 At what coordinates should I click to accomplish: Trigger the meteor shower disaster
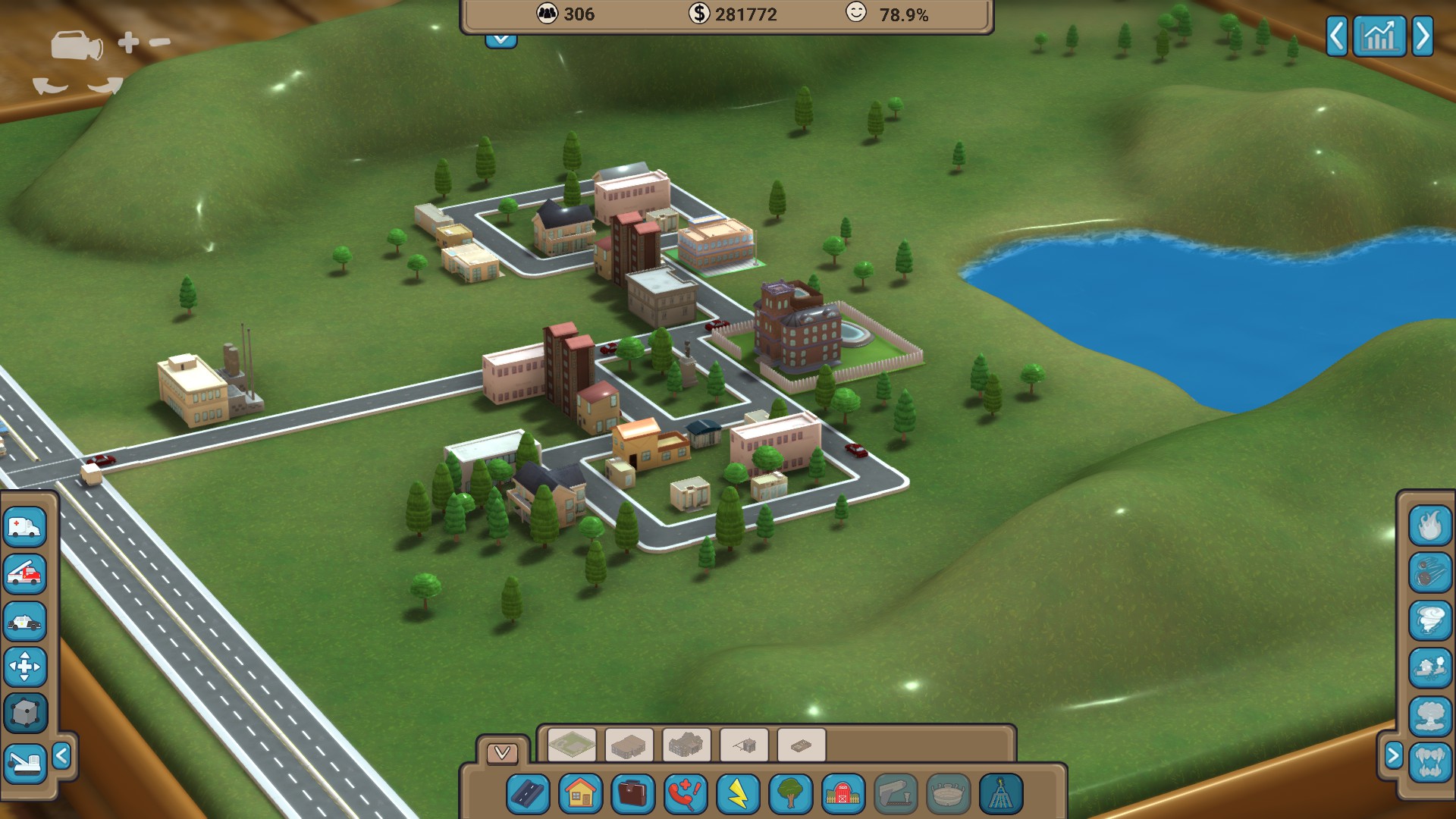click(x=1430, y=573)
